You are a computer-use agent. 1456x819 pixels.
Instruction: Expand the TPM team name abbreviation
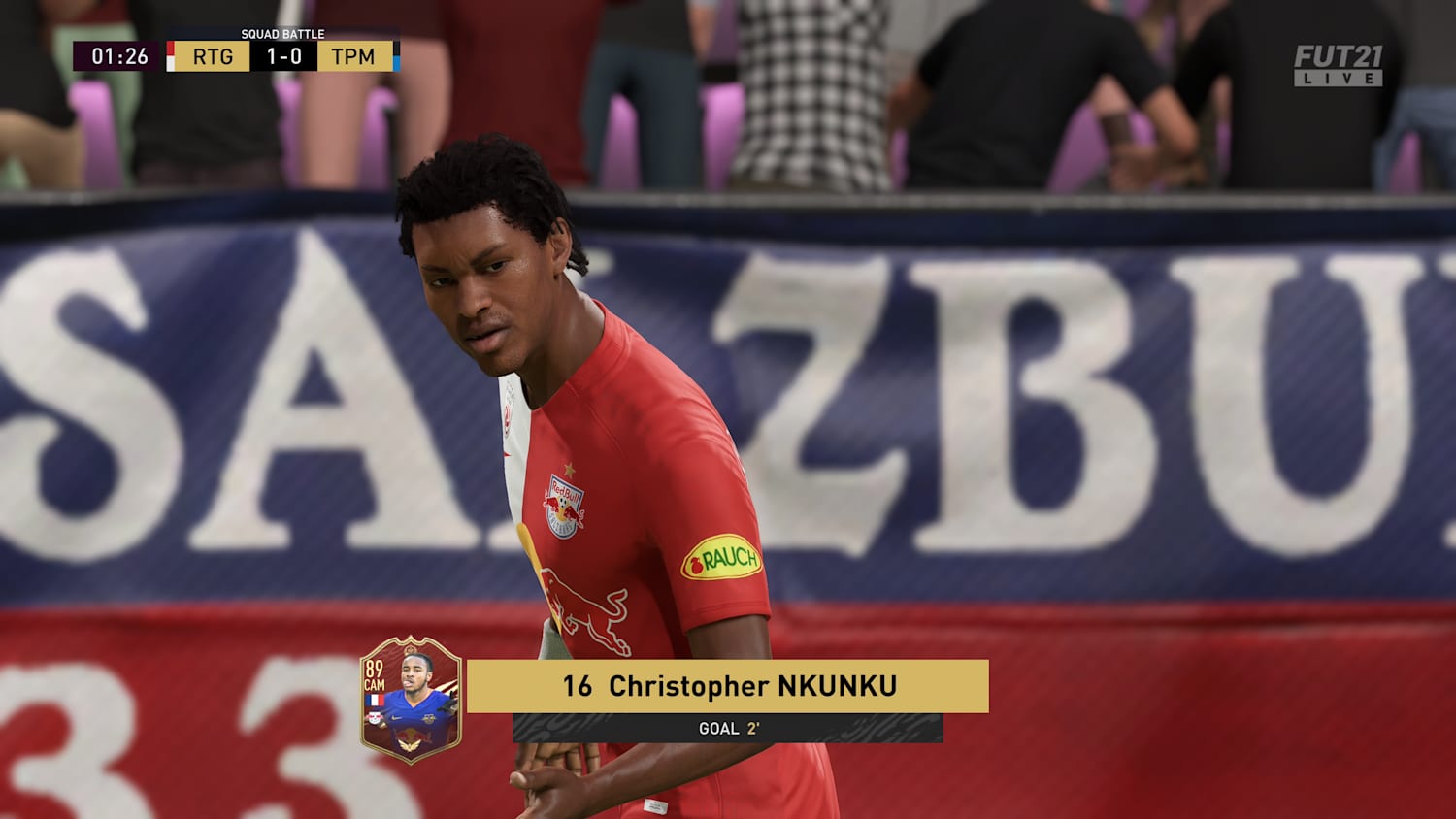tap(354, 55)
